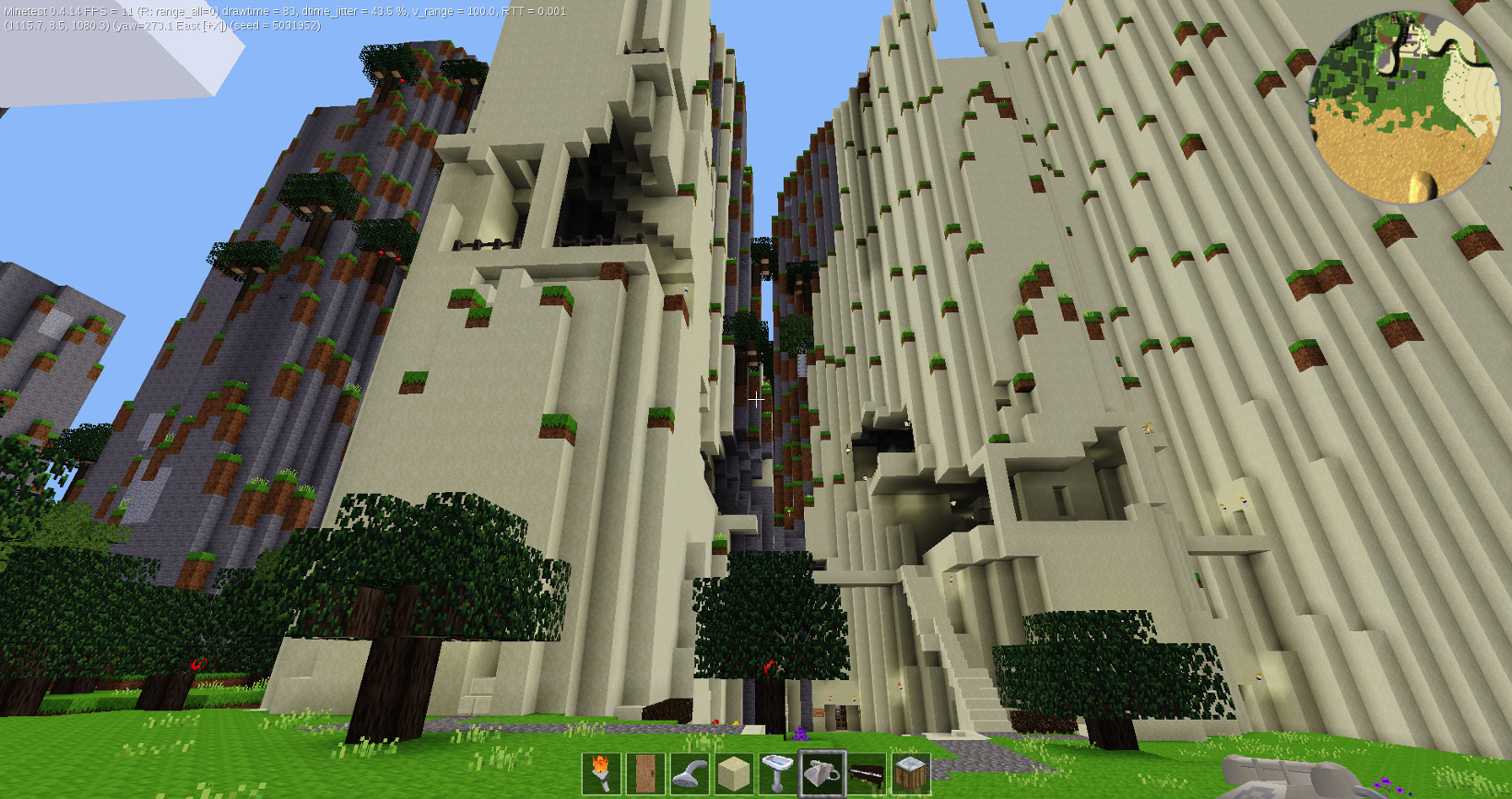Select the shower head hotbar slot
1512x799 pixels.
point(690,773)
